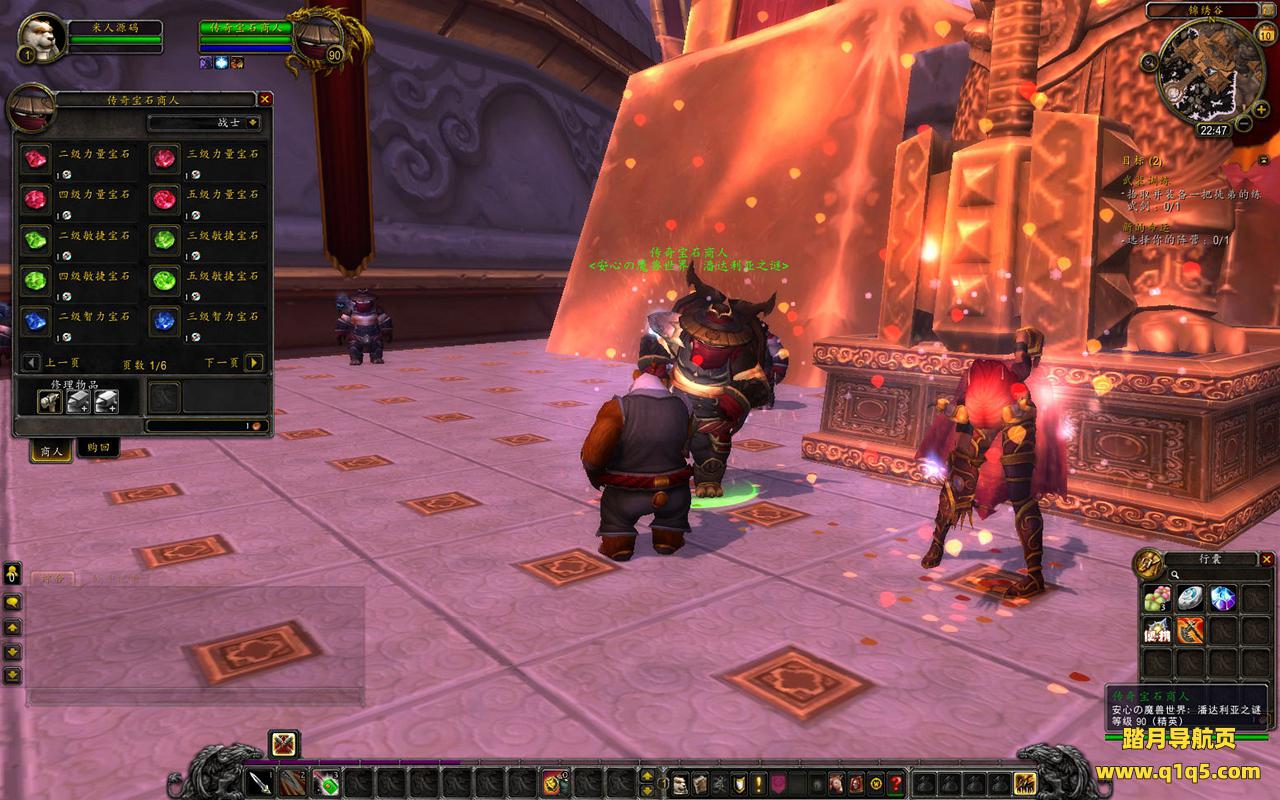The image size is (1280, 800).
Task: Choose the 五级敏捷宝石 green gem
Action: (164, 281)
